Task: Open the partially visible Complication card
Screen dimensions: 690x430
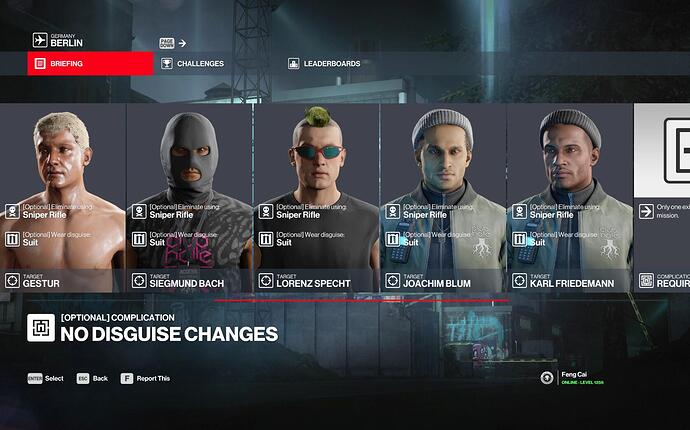Action: pyautogui.click(x=662, y=197)
